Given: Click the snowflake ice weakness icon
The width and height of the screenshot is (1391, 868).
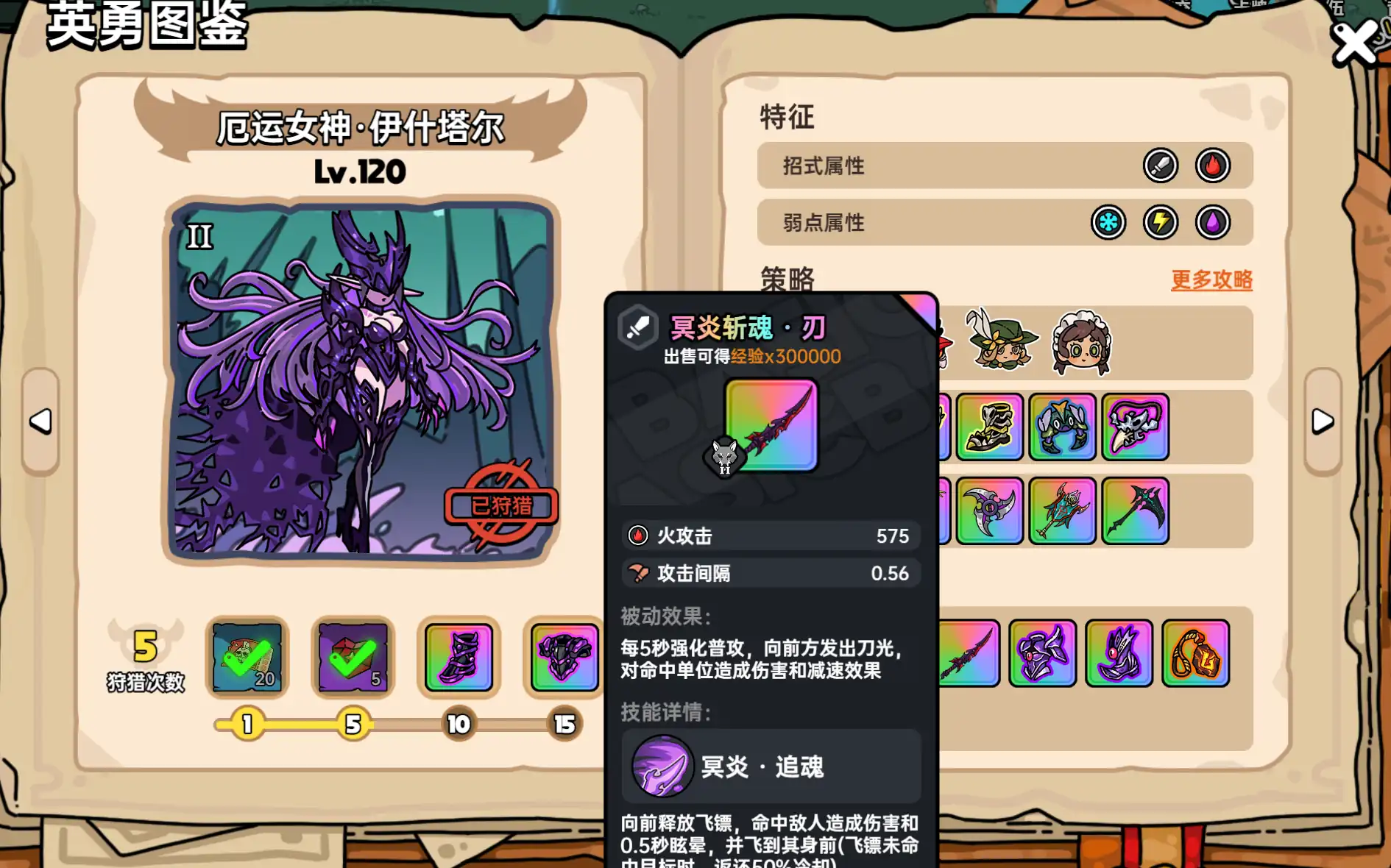Looking at the screenshot, I should pyautogui.click(x=1108, y=223).
